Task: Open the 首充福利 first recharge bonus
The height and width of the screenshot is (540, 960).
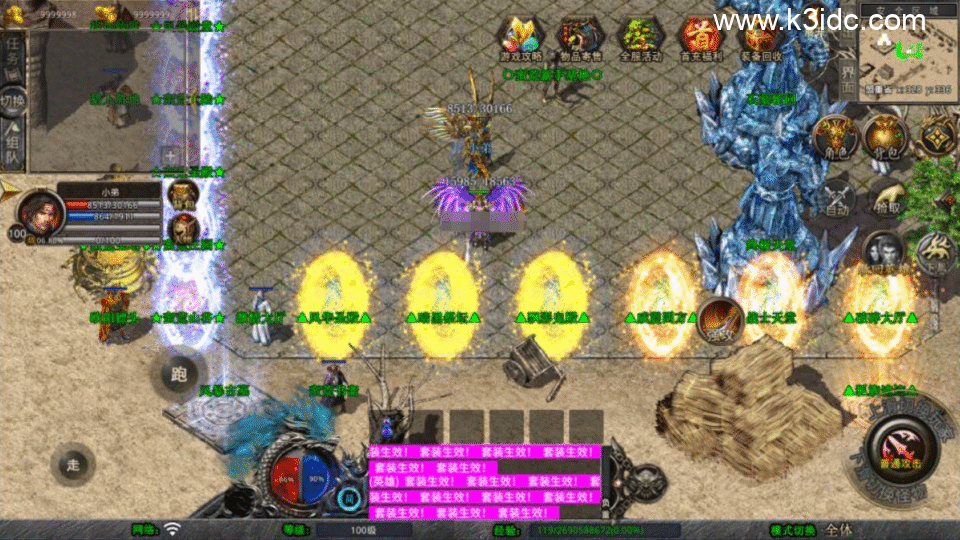Action: tap(700, 36)
